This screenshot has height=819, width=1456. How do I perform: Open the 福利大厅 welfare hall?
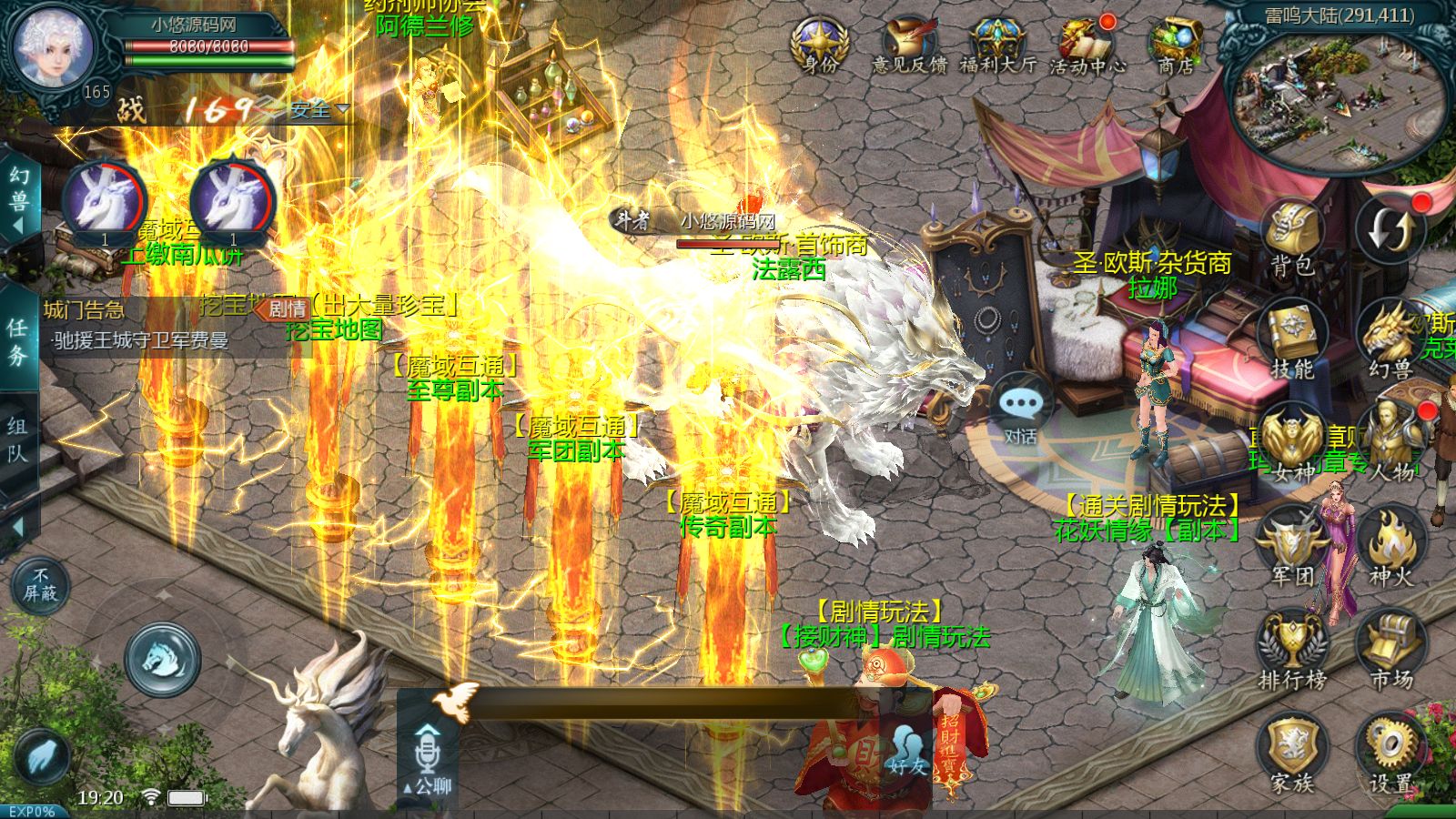click(x=997, y=45)
